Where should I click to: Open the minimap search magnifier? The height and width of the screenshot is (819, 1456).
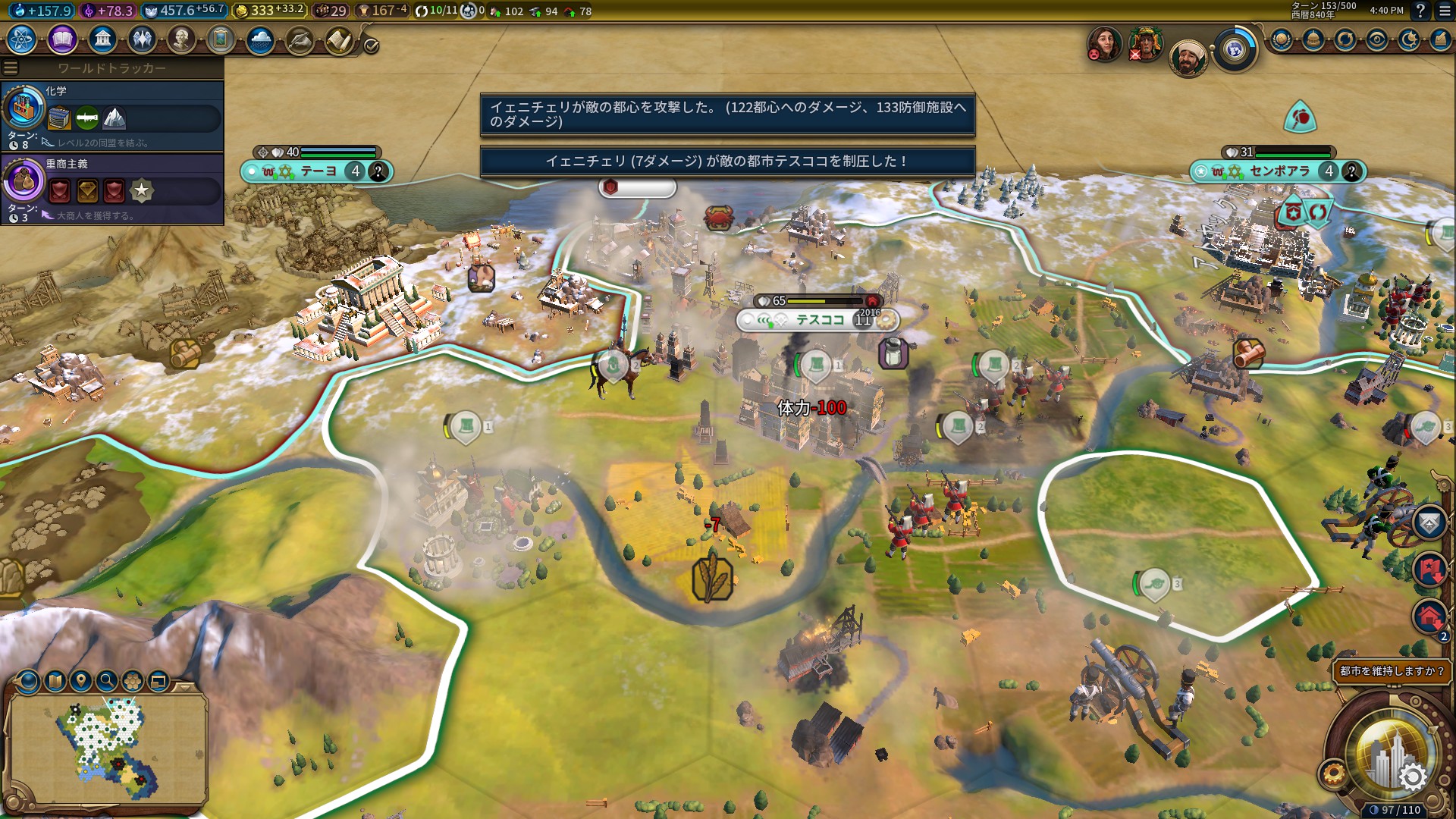click(107, 680)
